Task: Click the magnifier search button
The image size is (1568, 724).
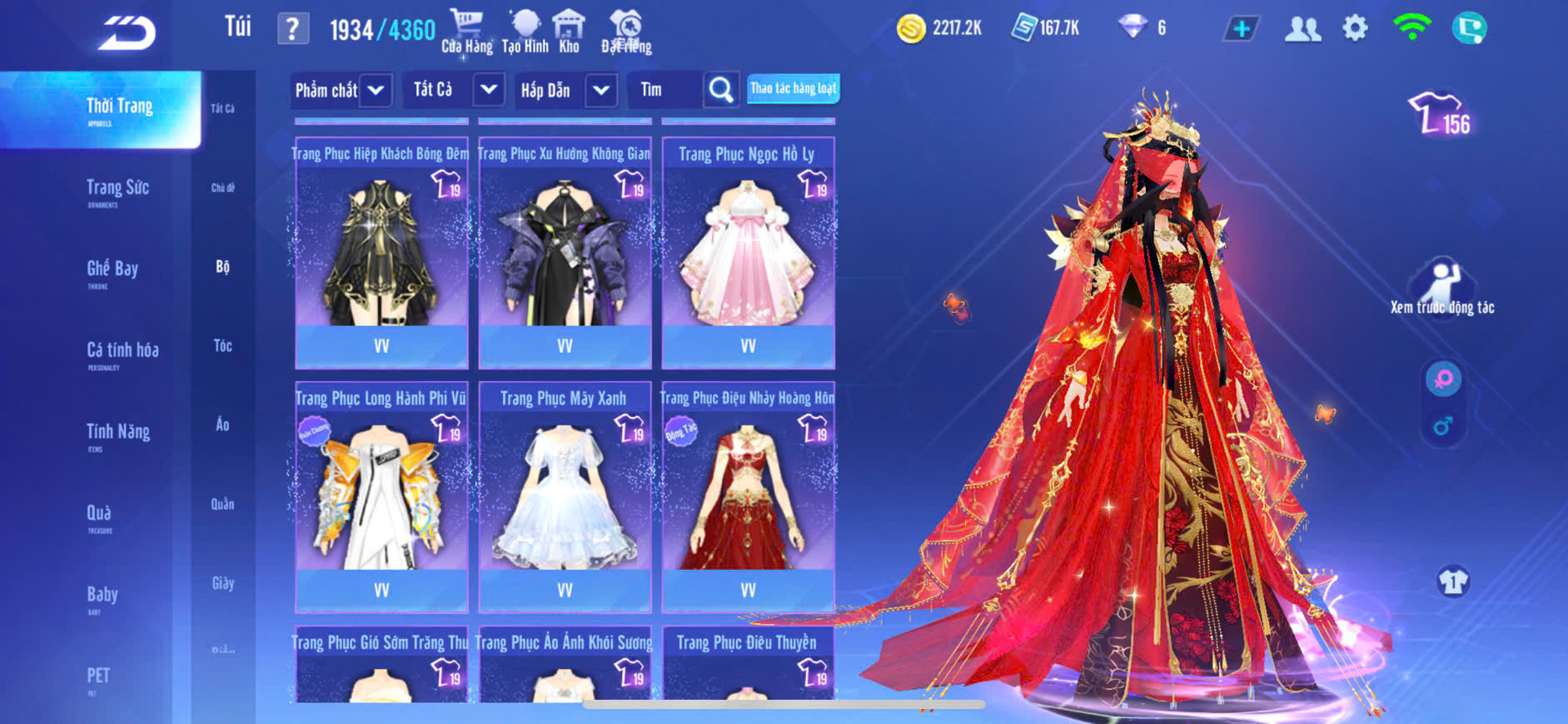Action: [x=721, y=90]
